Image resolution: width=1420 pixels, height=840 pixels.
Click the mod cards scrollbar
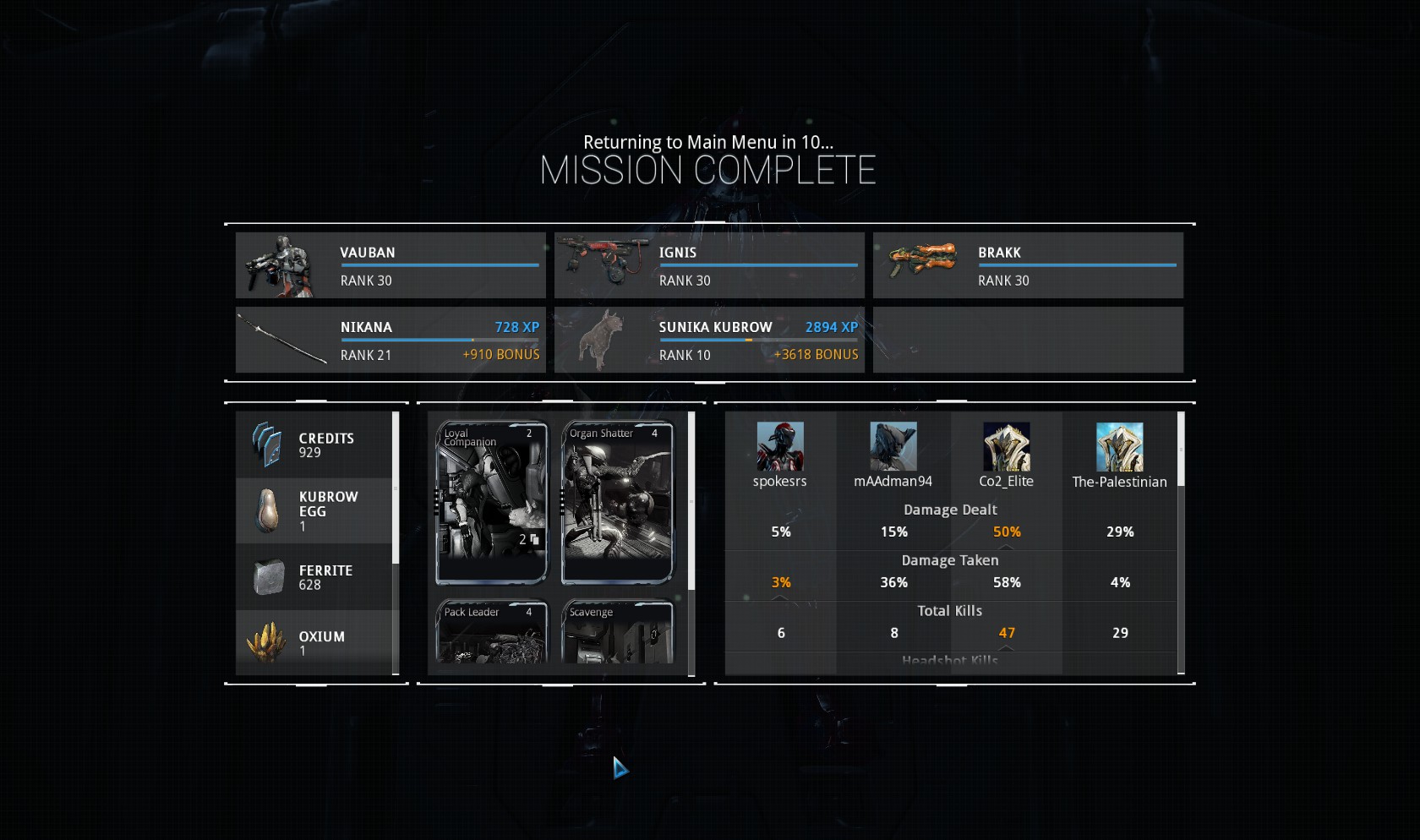pyautogui.click(x=691, y=500)
